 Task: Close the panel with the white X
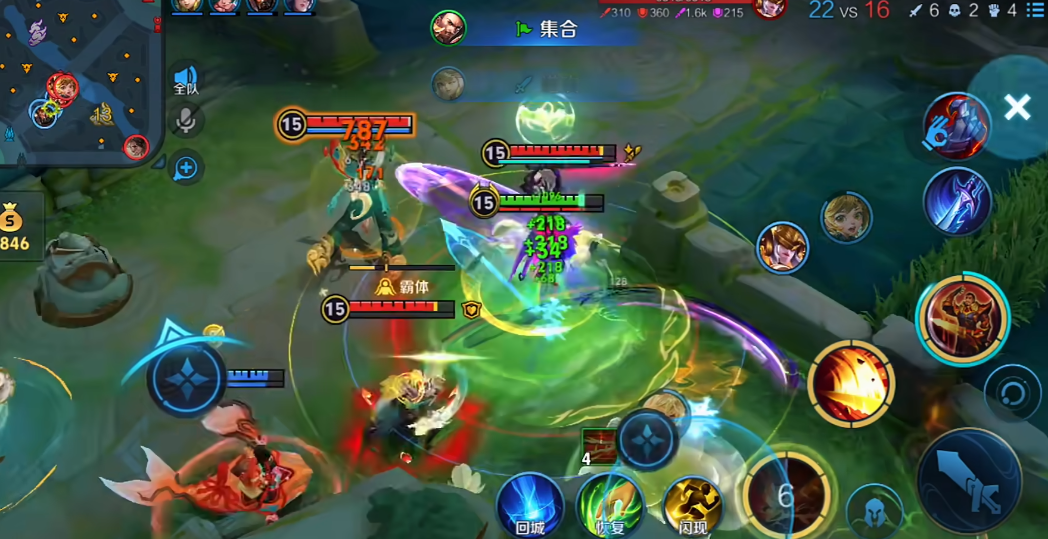tap(1017, 107)
